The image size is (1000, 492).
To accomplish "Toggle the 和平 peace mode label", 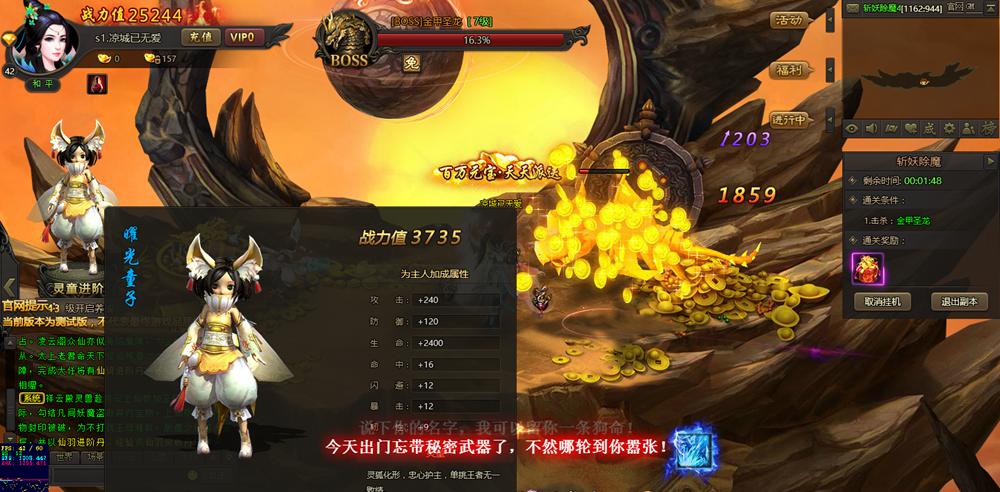I will click(43, 84).
